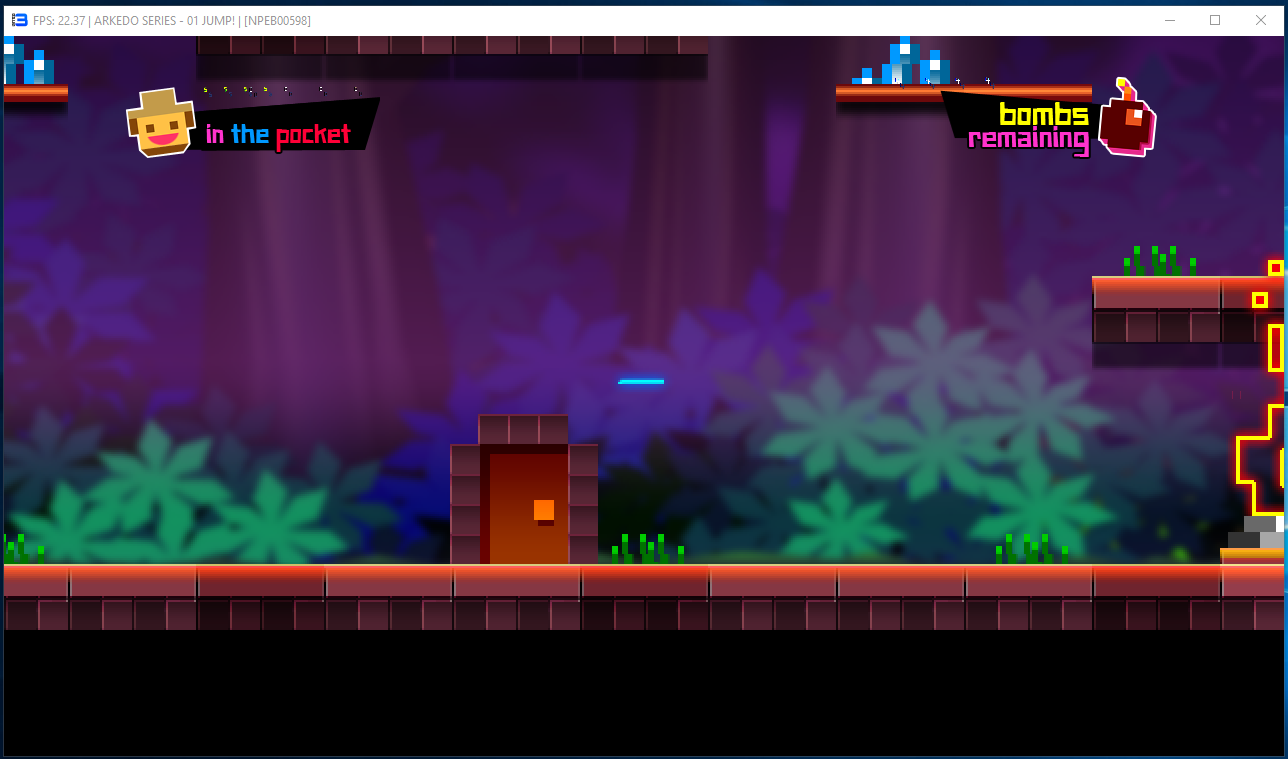Close the emulator window
1288x759 pixels.
[1261, 20]
